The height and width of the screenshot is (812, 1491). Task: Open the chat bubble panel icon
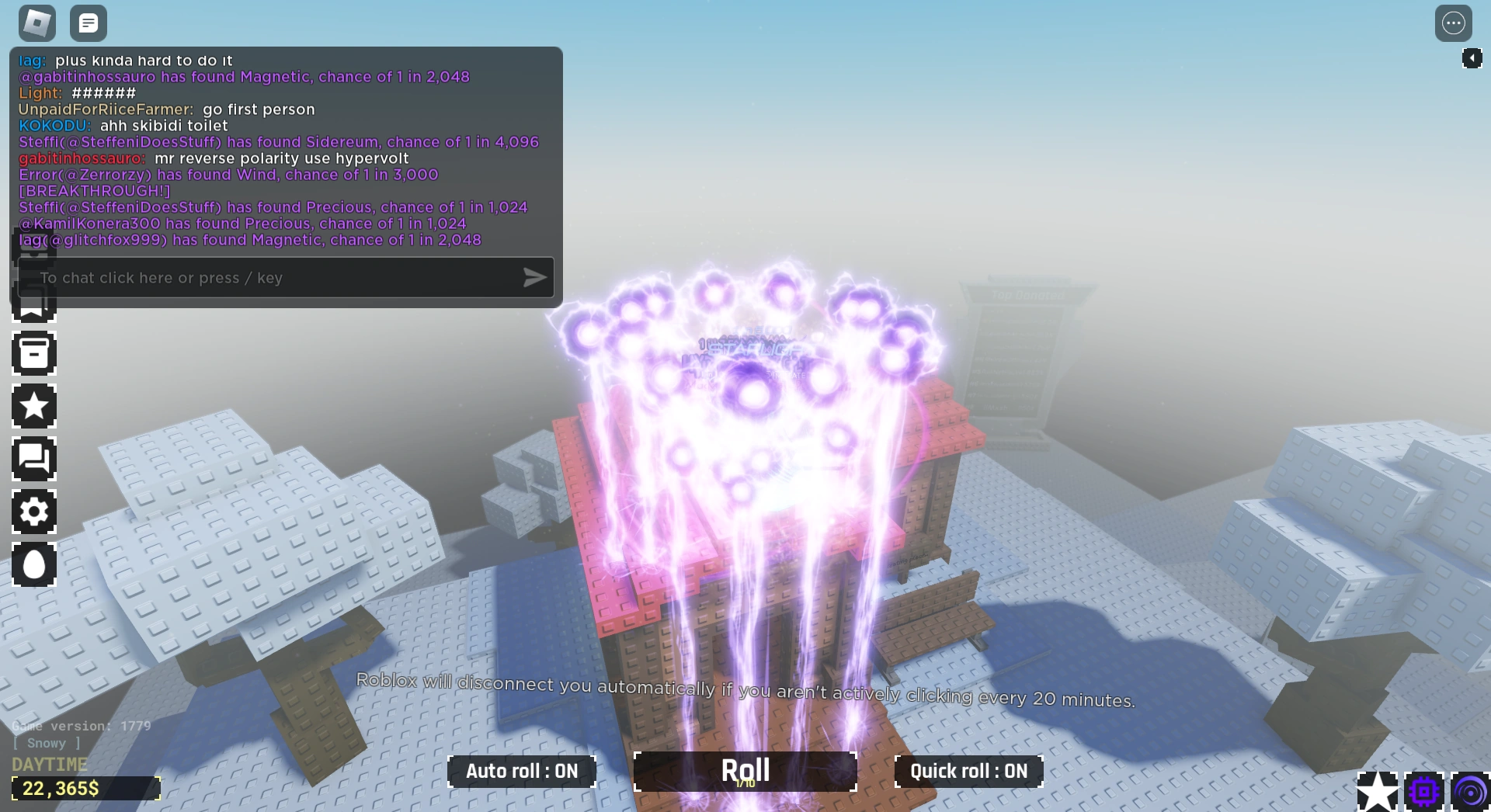pos(33,459)
